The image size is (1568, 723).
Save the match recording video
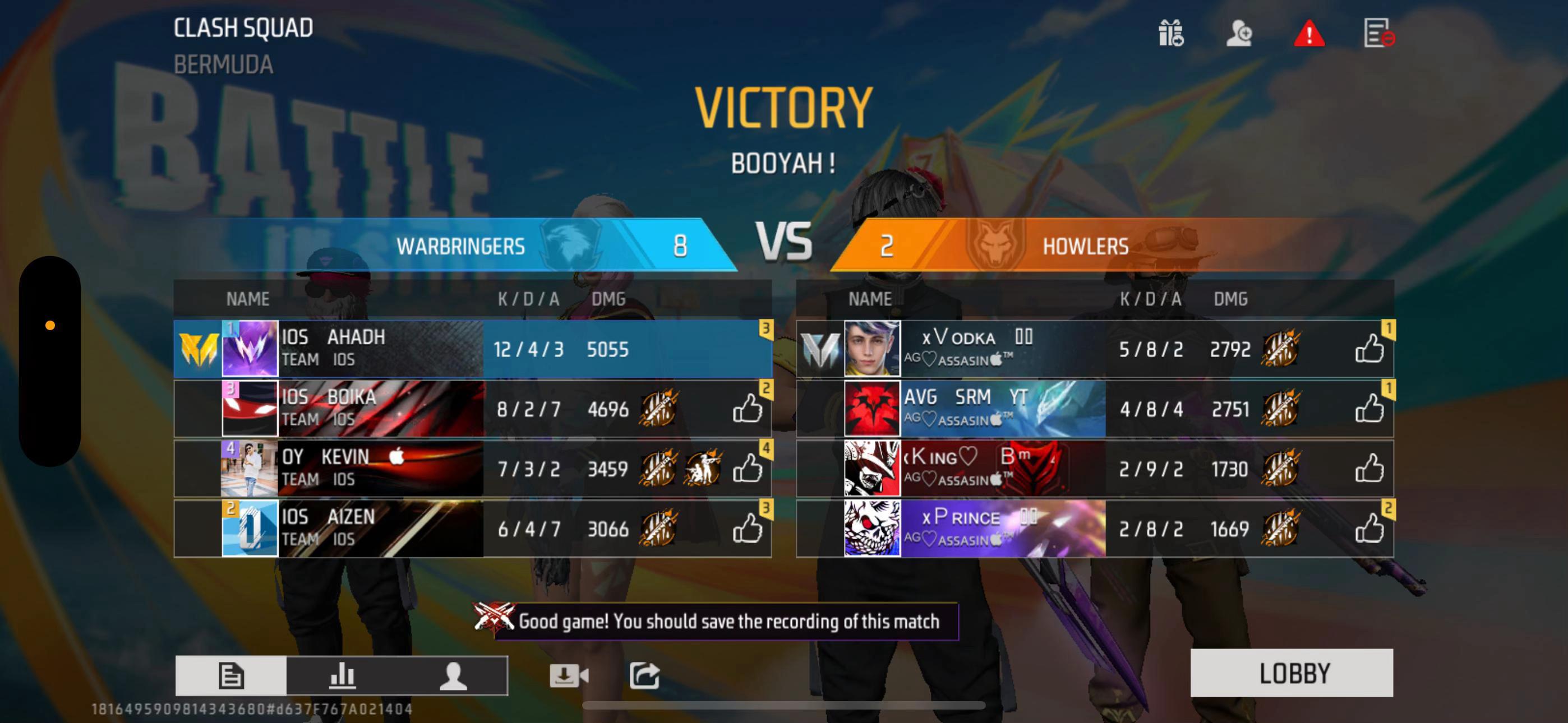pos(568,675)
